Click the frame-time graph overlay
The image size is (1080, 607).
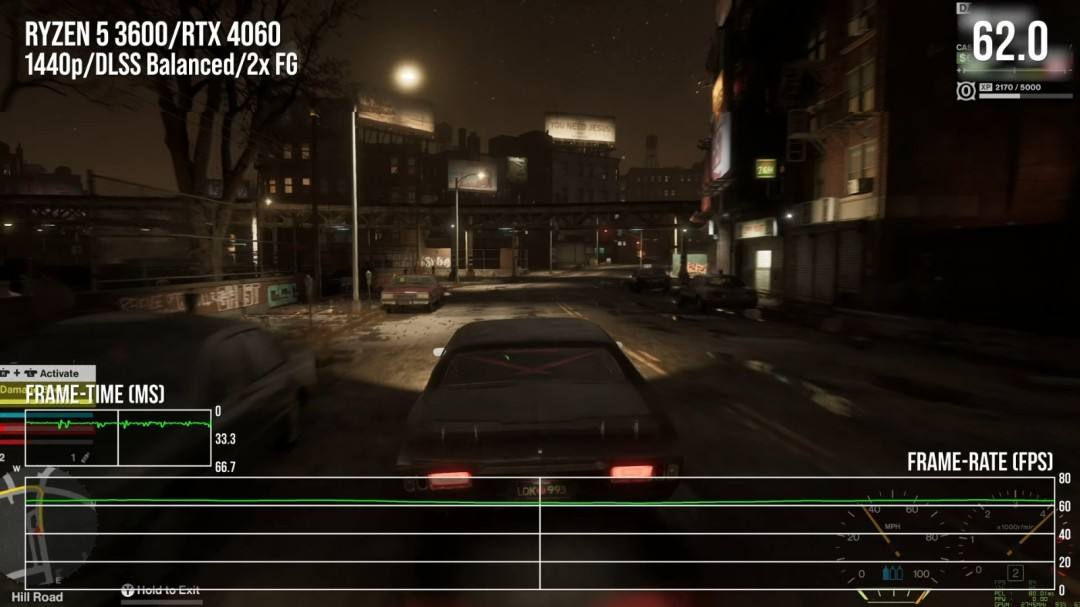[118, 437]
